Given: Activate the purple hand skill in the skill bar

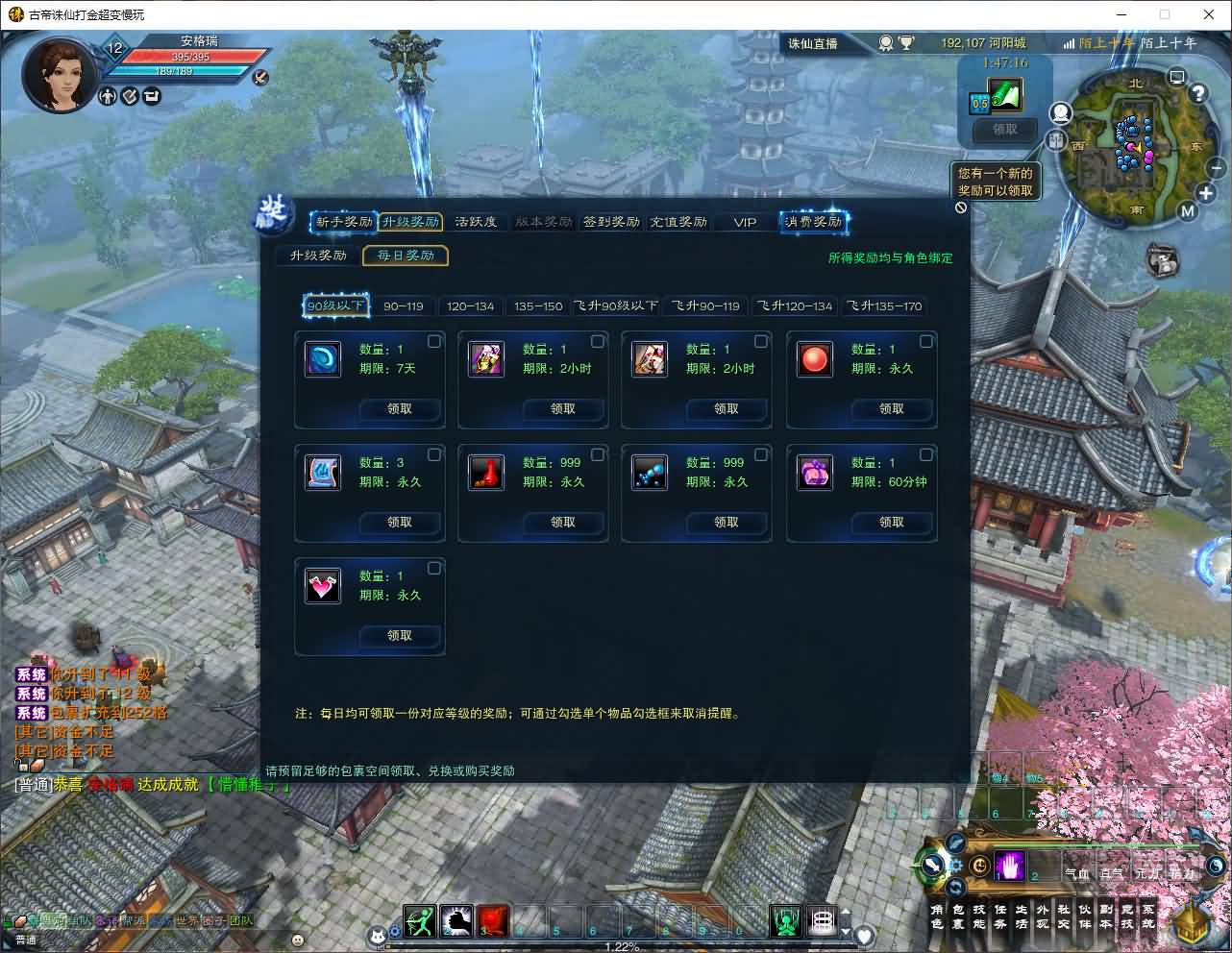Looking at the screenshot, I should pyautogui.click(x=1009, y=867).
